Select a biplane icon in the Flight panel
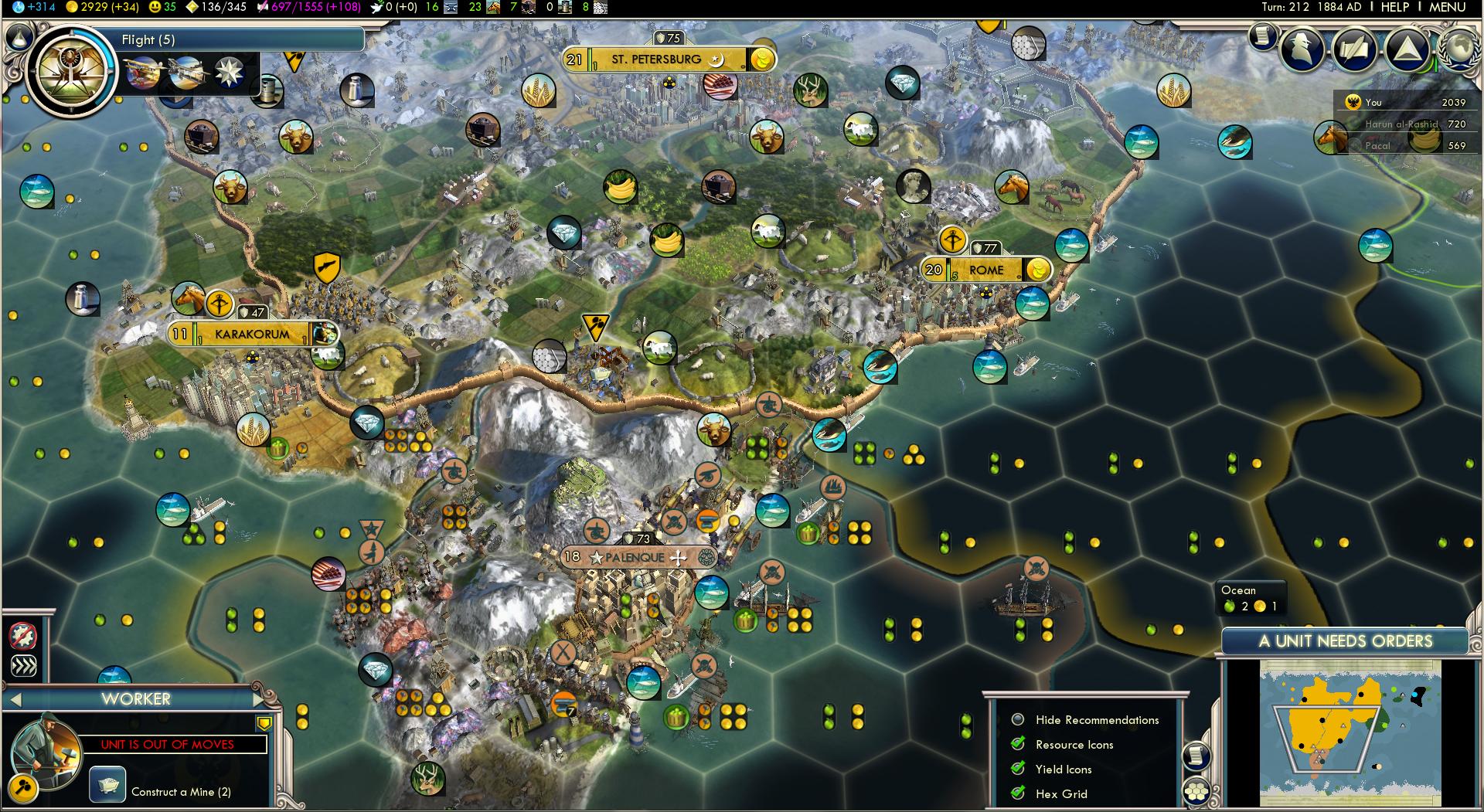Viewport: 1484px width, 812px height. (x=141, y=73)
